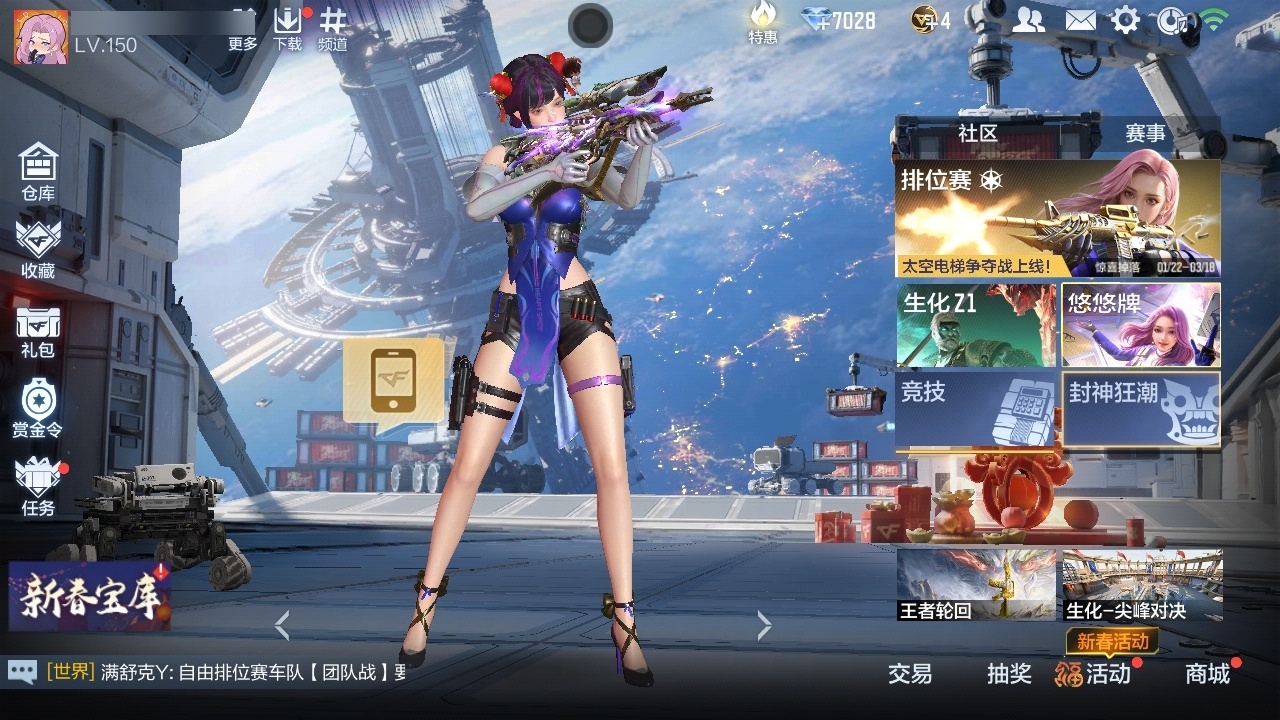Screen dimensions: 1280x720
Task: Open the 礼包 gift pack menu
Action: pyautogui.click(x=38, y=331)
